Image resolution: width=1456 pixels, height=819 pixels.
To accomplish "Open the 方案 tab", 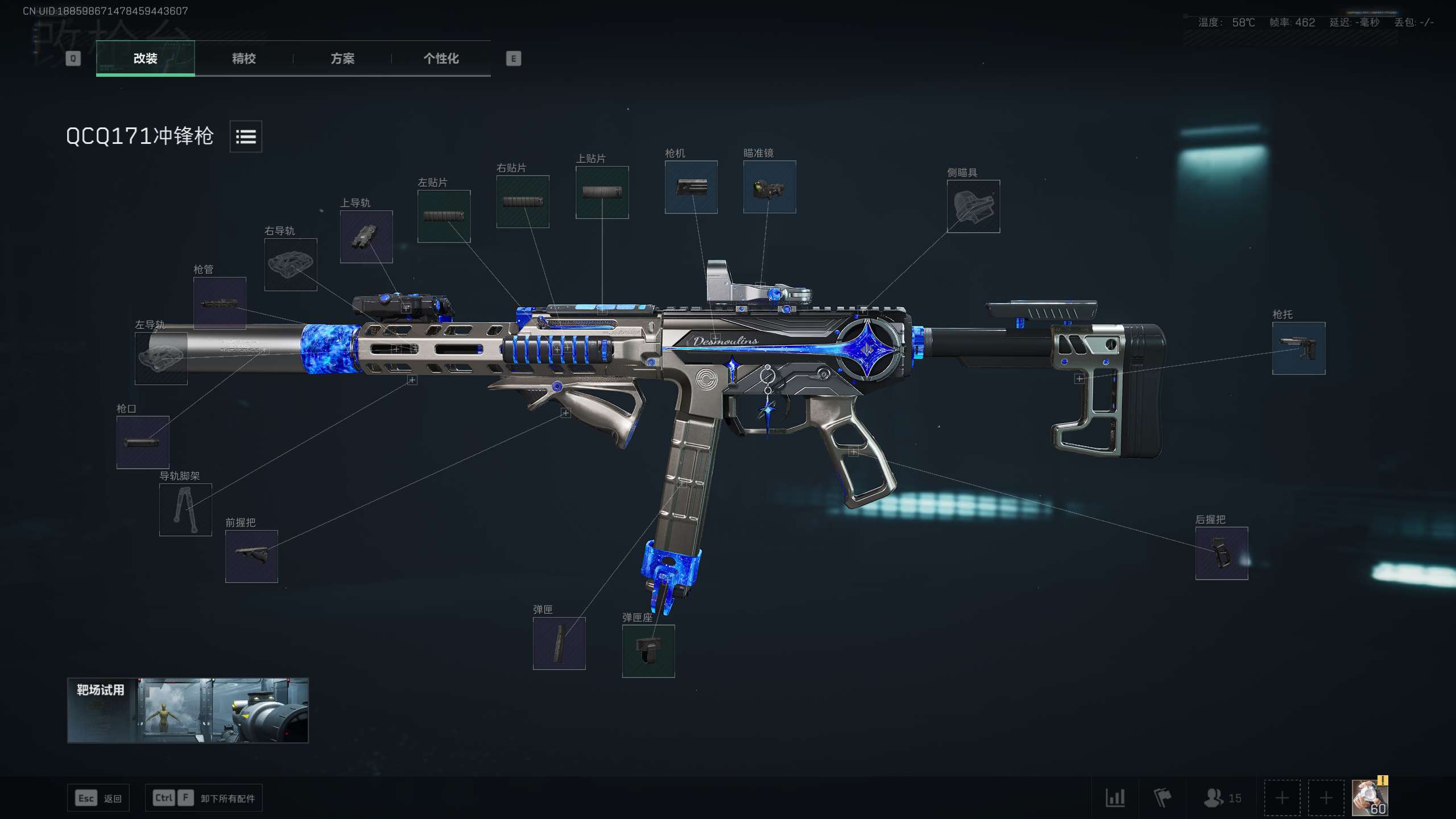I will (x=342, y=59).
